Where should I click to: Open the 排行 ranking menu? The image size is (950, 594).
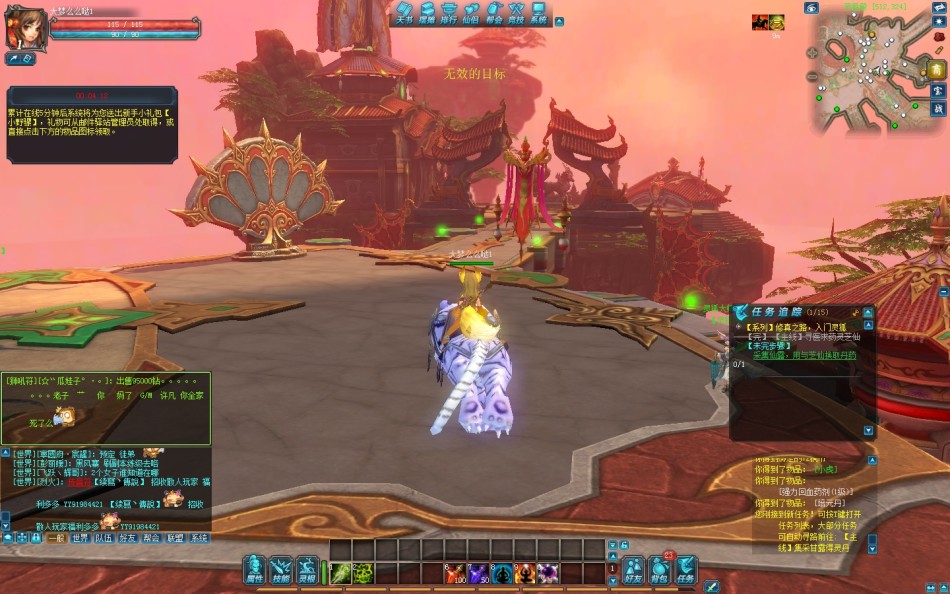click(x=449, y=13)
